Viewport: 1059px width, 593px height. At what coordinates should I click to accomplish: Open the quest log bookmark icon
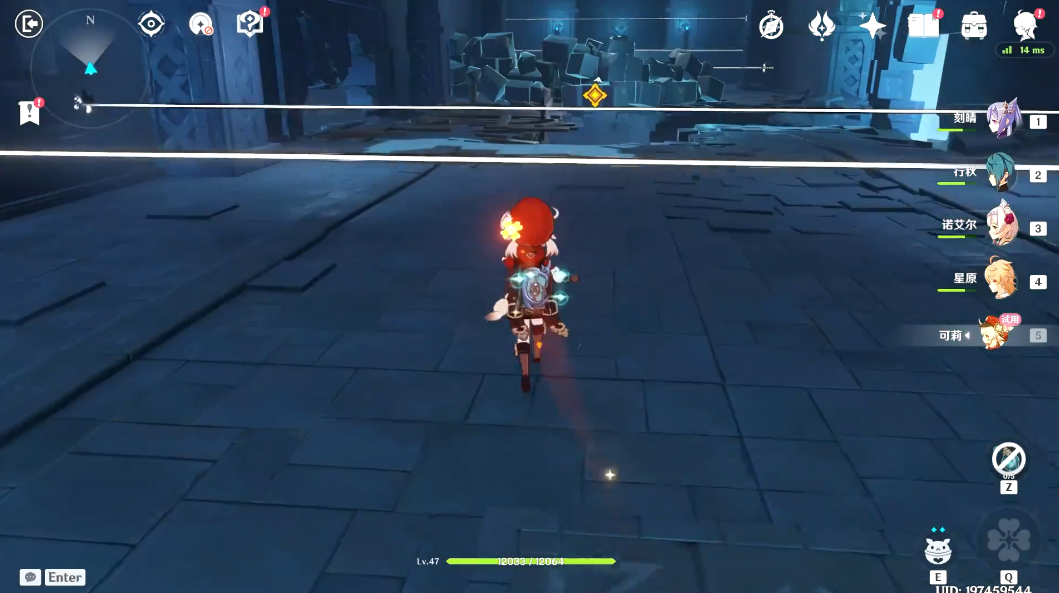pos(29,112)
